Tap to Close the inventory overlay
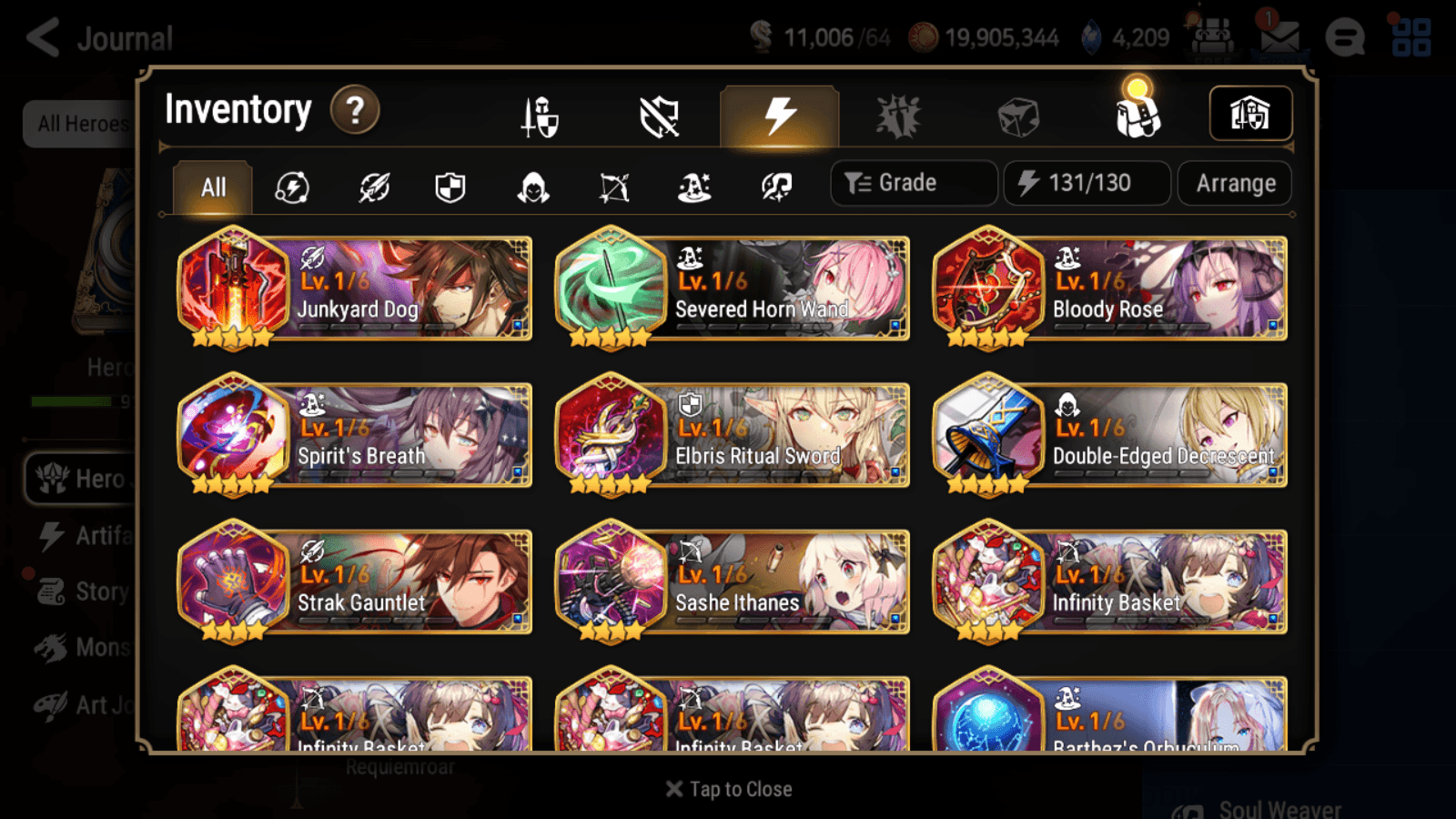1456x819 pixels. coord(728,788)
